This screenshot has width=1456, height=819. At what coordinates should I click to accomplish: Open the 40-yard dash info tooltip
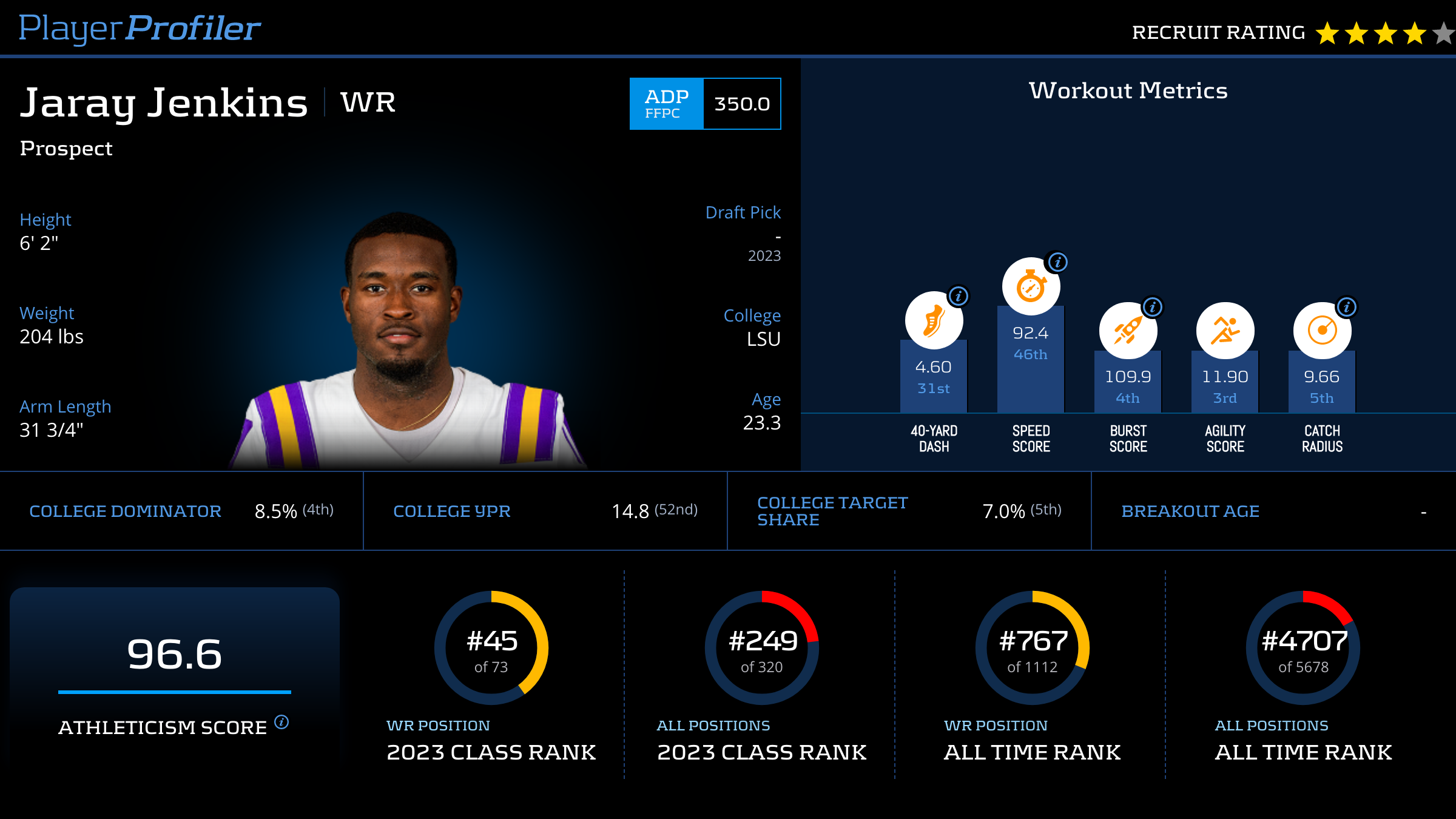[x=959, y=296]
